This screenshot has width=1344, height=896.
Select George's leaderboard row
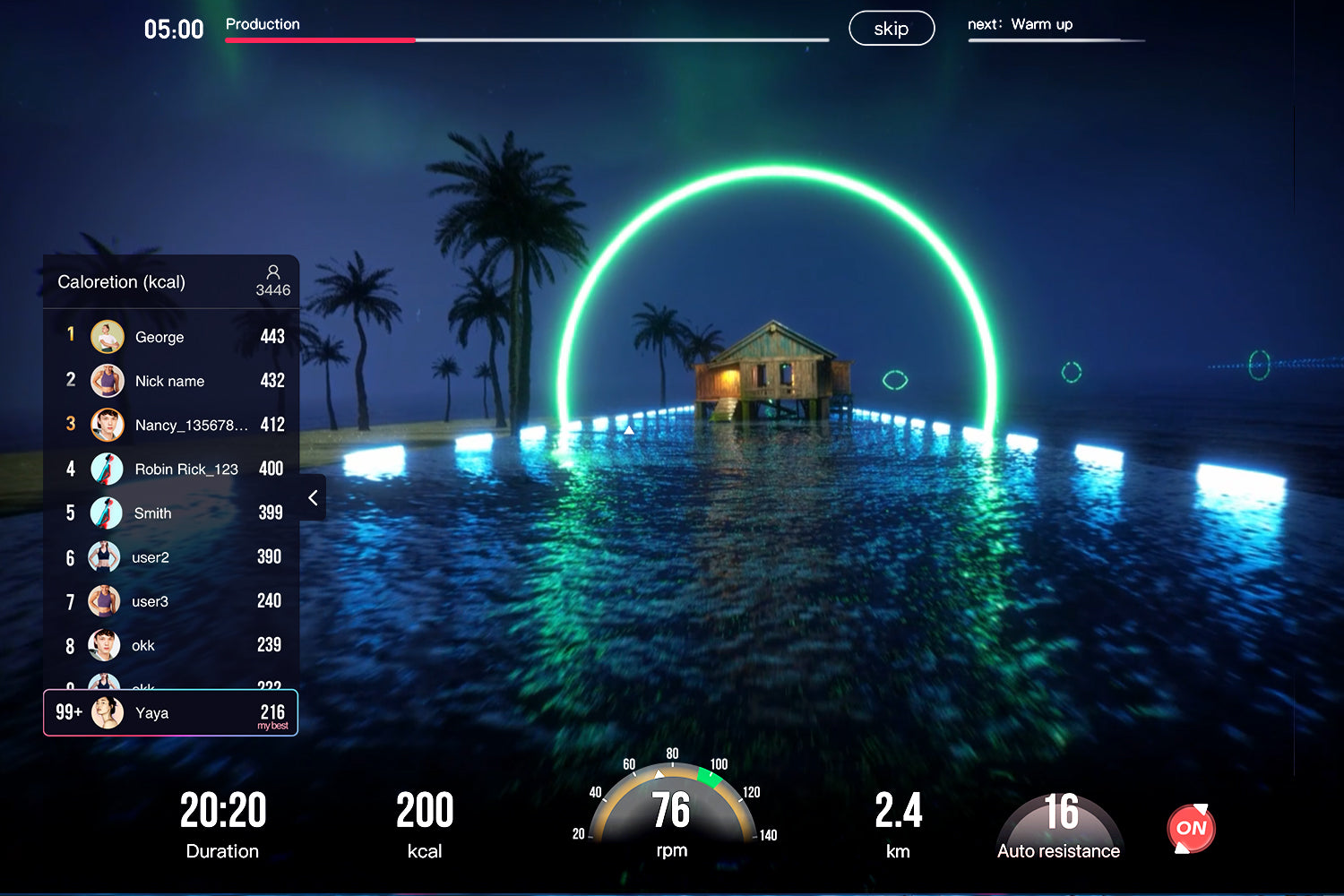[170, 337]
